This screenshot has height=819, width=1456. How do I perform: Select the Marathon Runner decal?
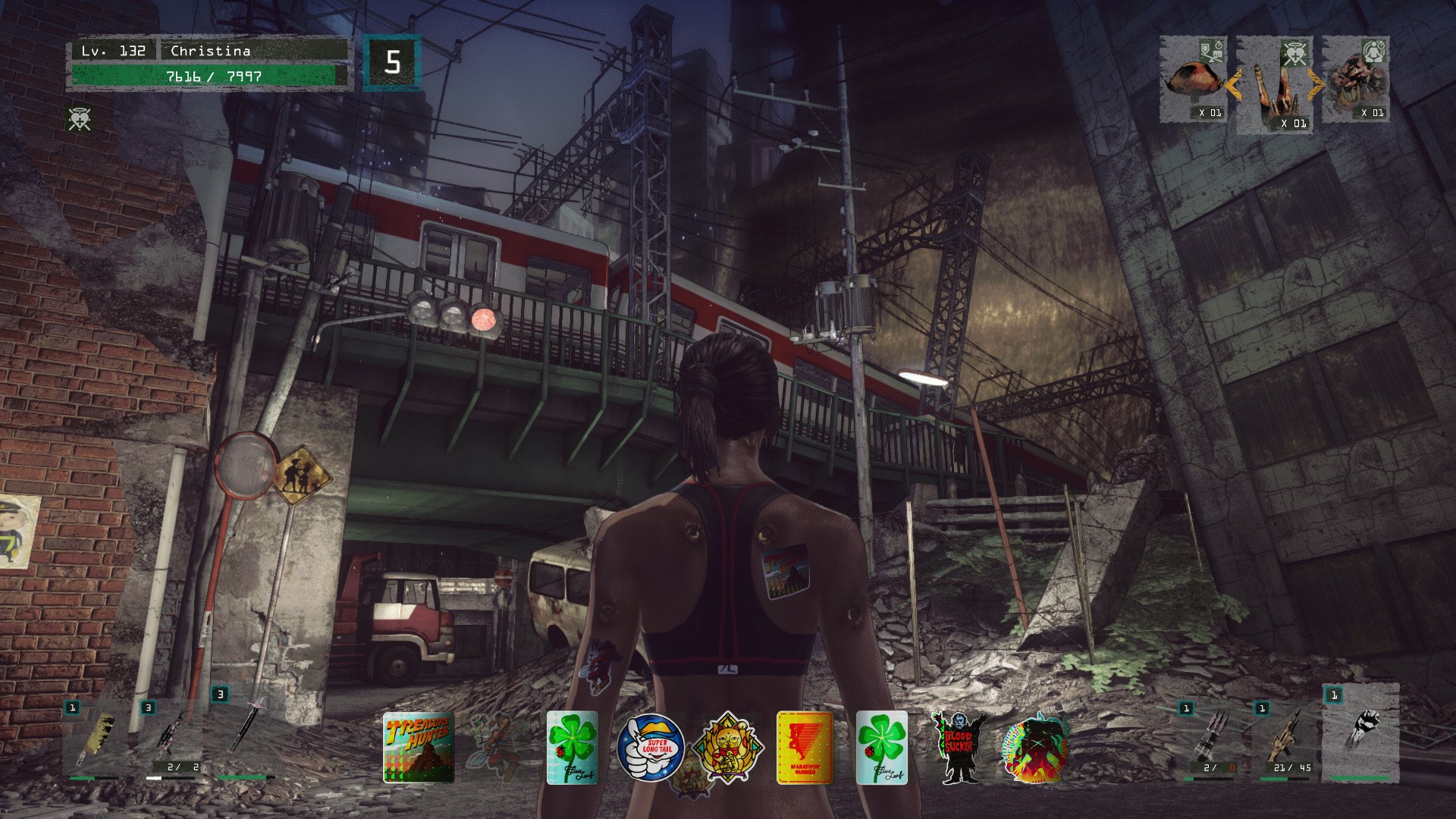[805, 748]
